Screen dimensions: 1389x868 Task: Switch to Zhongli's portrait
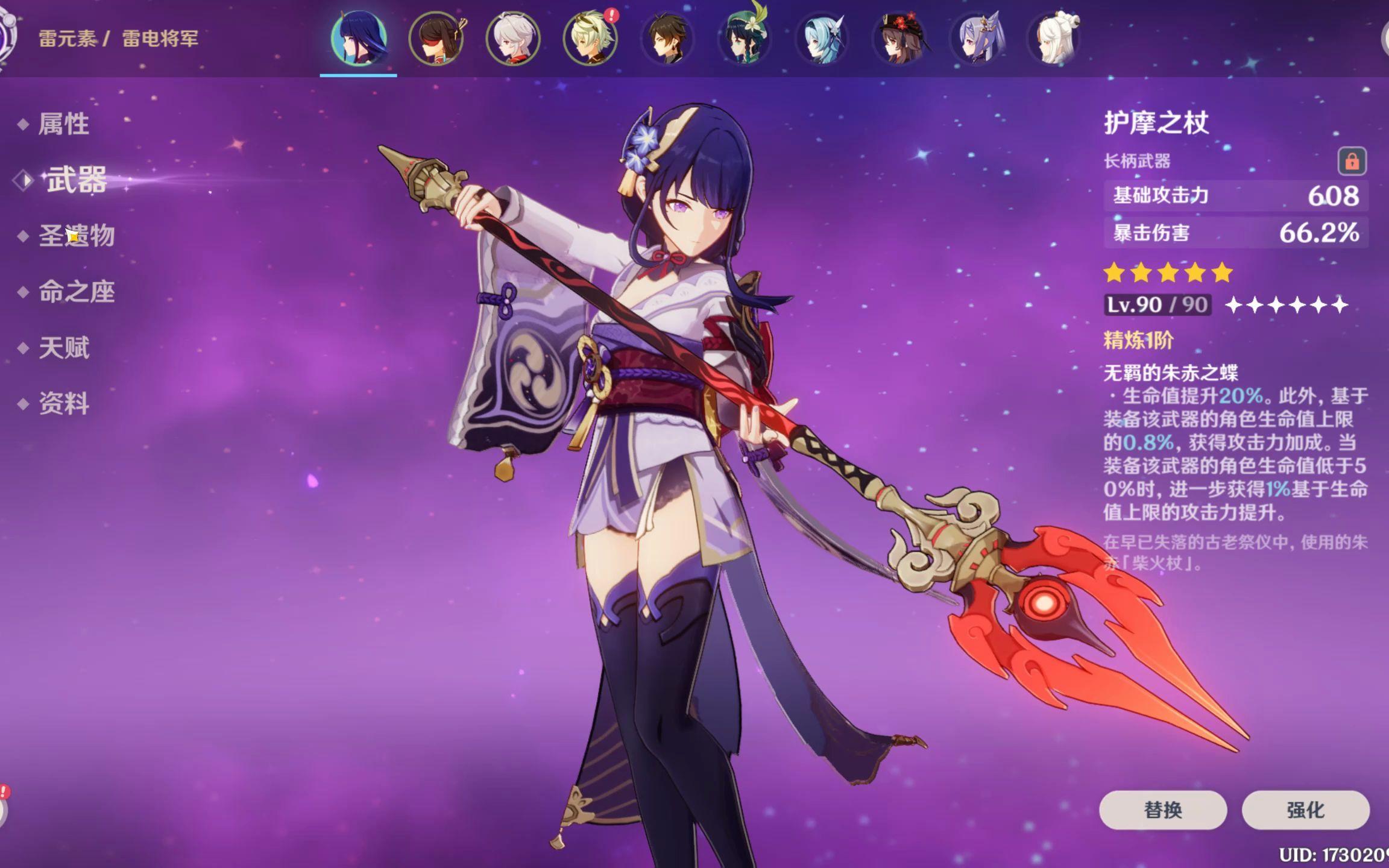tap(667, 39)
